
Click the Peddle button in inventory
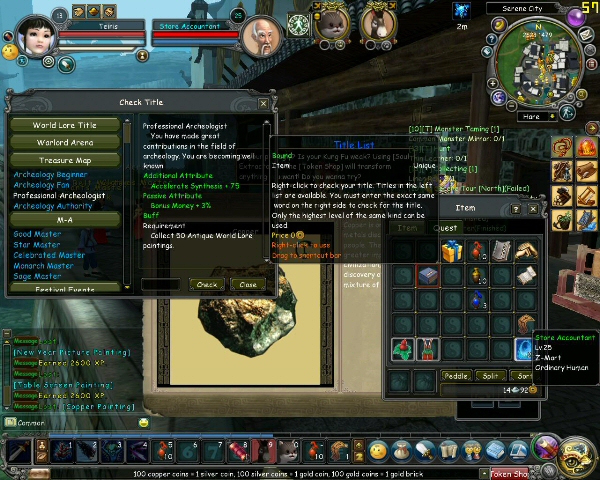(x=456, y=375)
